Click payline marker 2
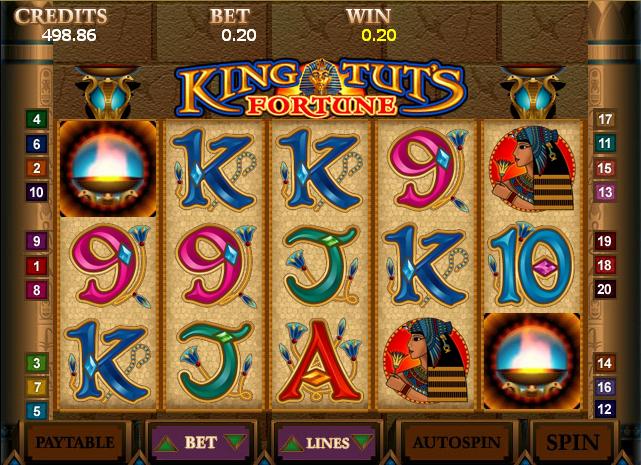This screenshot has width=641, height=465. coord(37,168)
